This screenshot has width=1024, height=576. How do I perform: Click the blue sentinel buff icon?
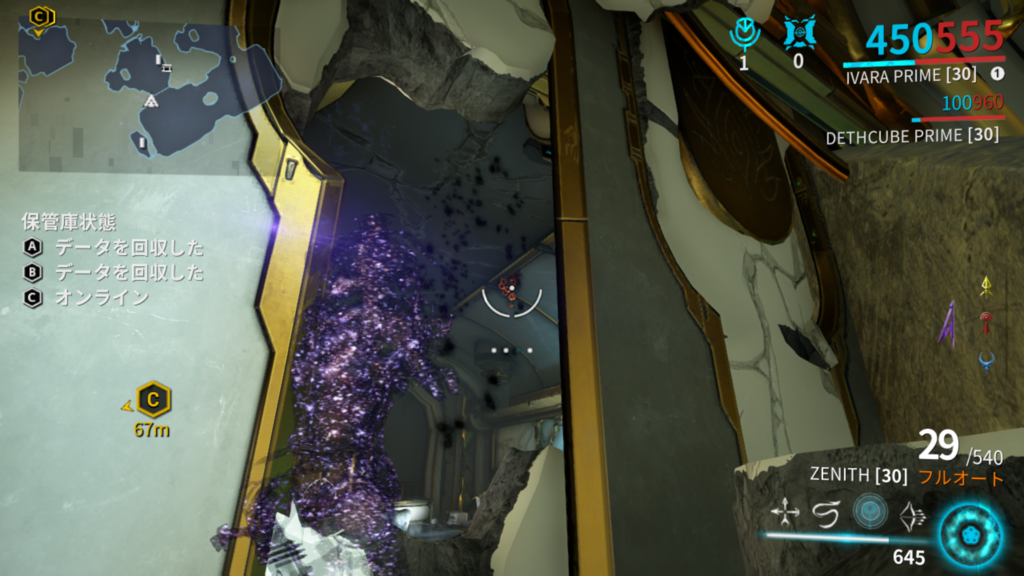pyautogui.click(x=797, y=34)
